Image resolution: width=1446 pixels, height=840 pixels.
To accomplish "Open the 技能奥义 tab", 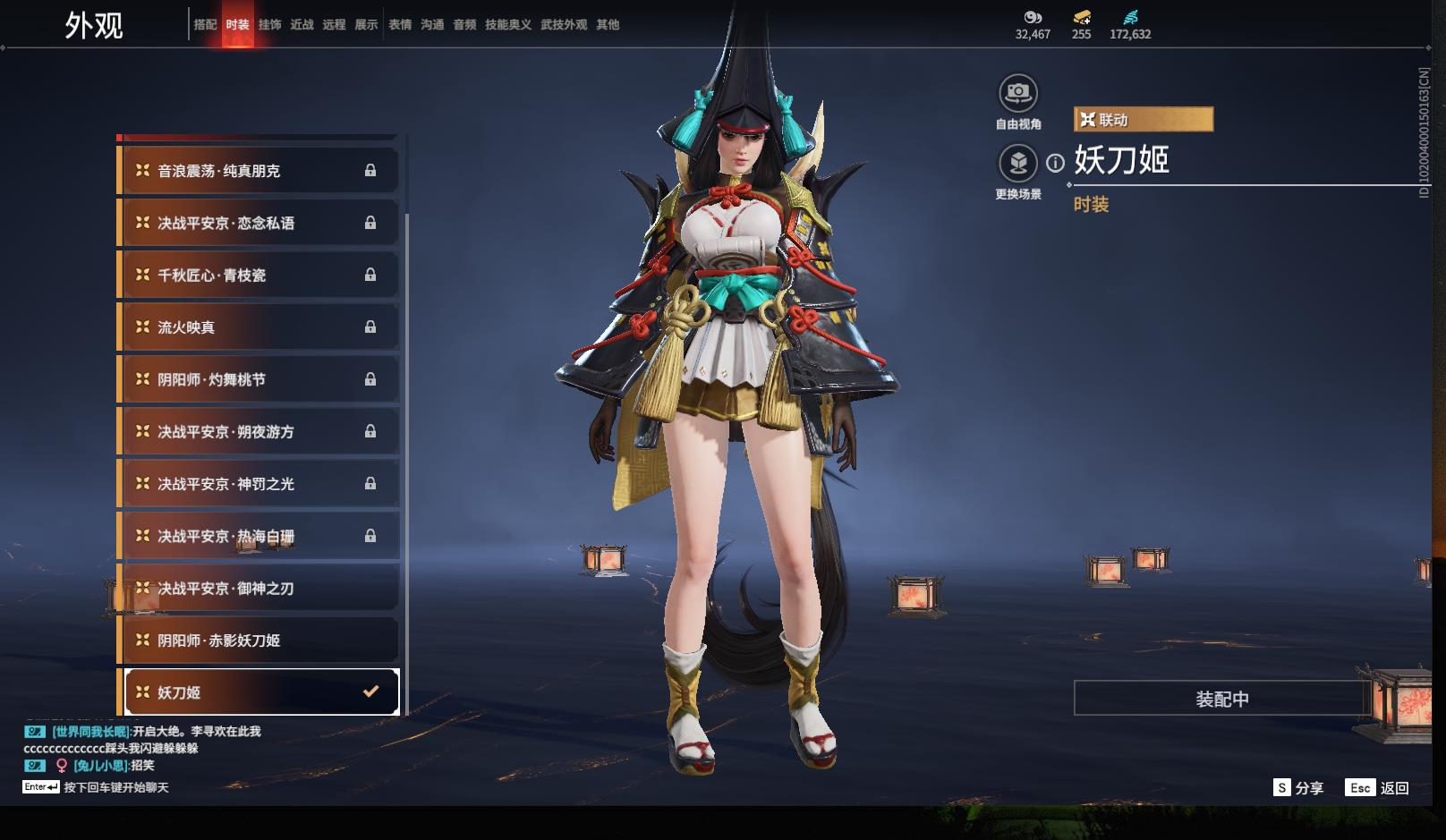I will coord(507,25).
